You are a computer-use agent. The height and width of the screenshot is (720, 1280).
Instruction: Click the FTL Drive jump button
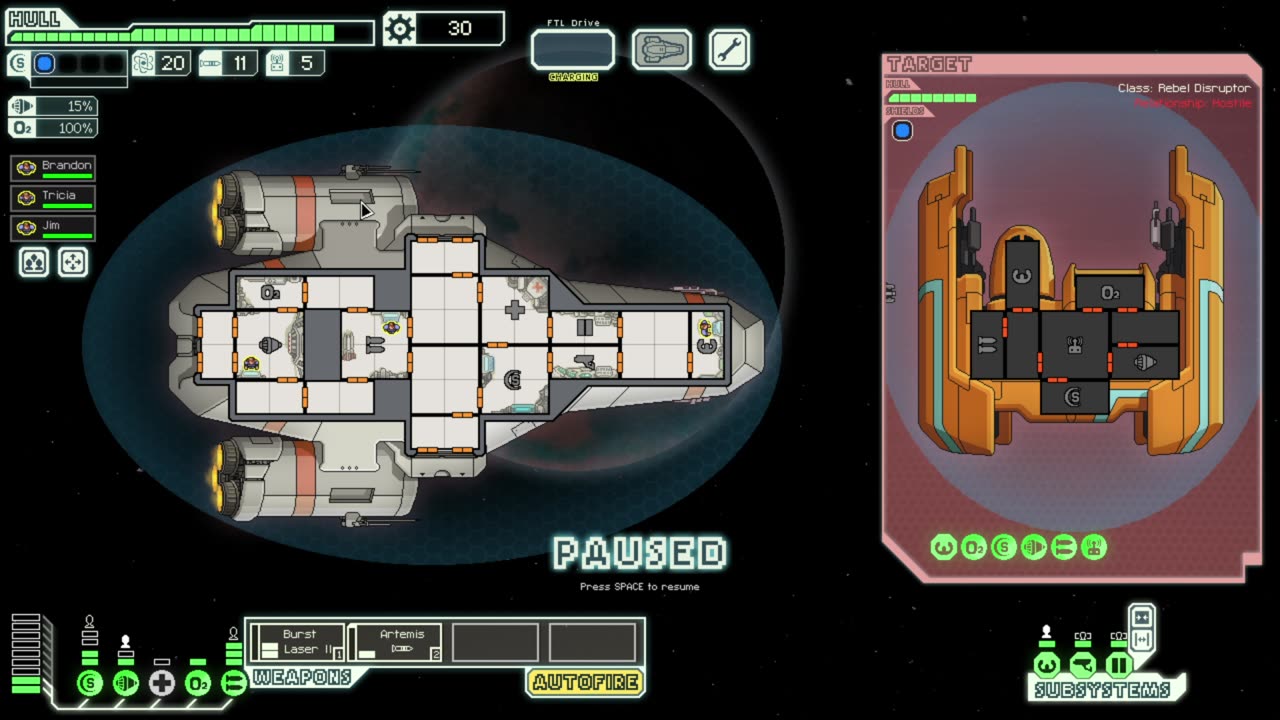pos(572,49)
